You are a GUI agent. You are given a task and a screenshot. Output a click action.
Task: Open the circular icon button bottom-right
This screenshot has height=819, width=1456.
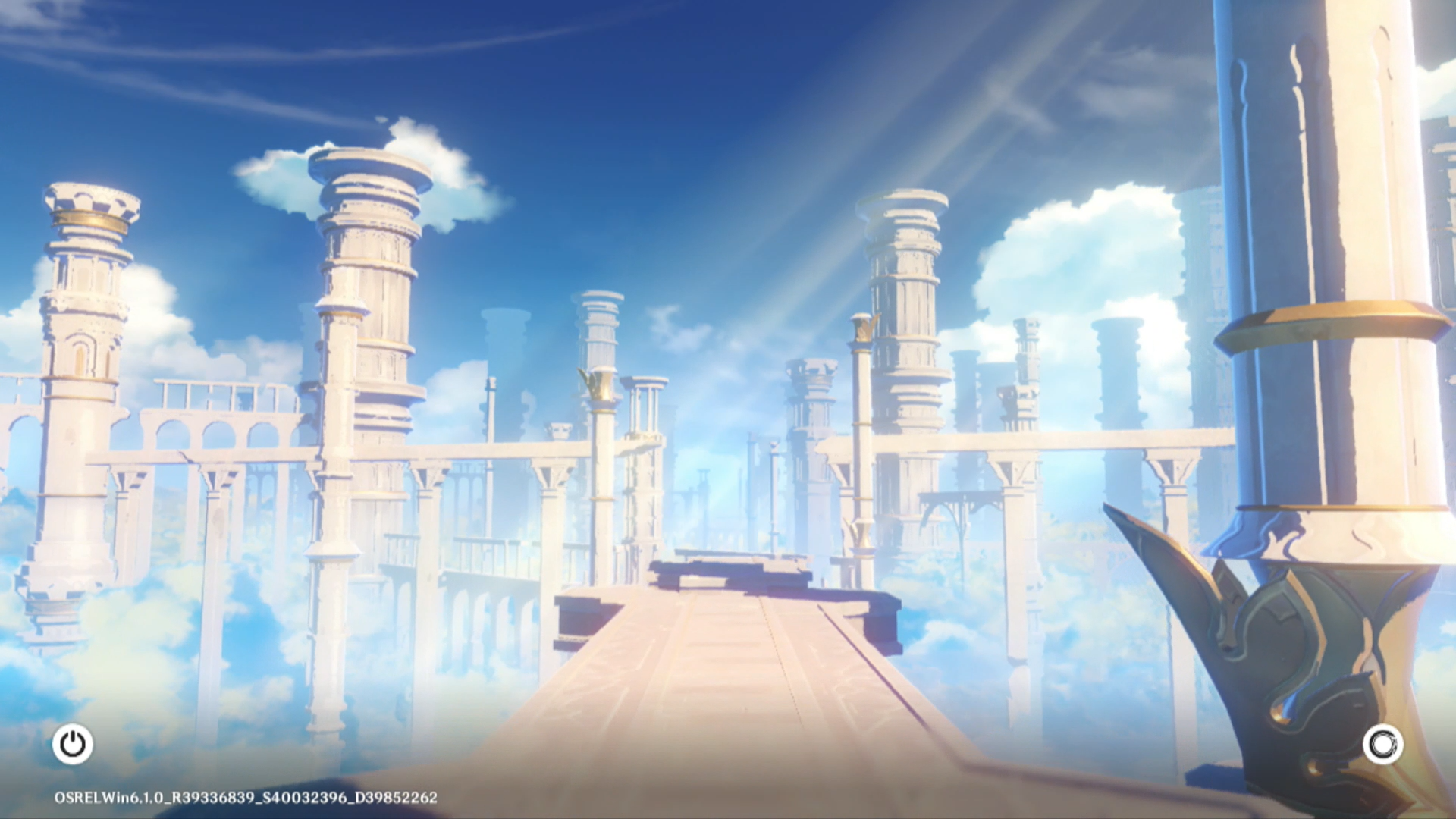pyautogui.click(x=1382, y=745)
